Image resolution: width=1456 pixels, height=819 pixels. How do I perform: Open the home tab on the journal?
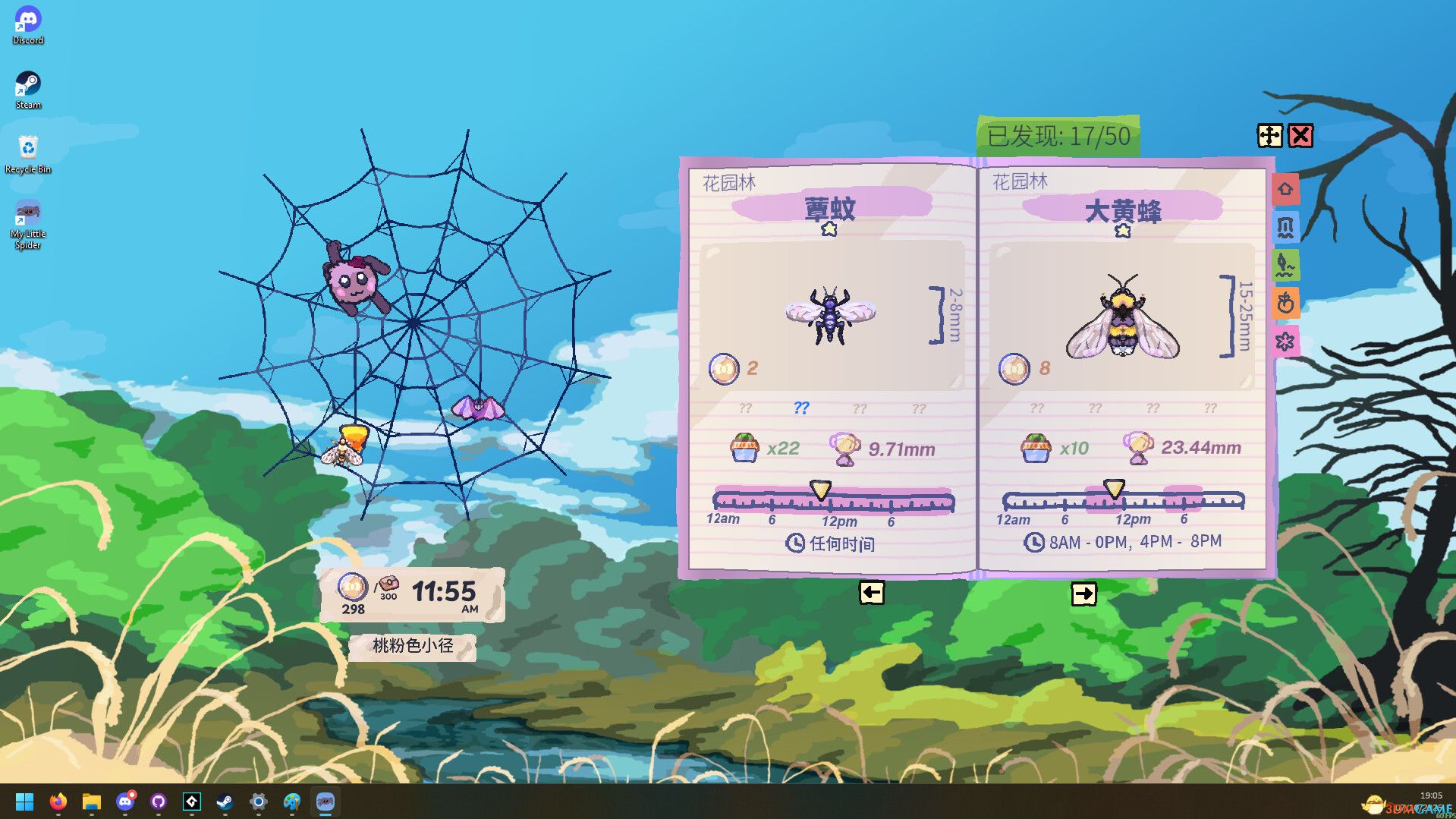click(x=1286, y=189)
